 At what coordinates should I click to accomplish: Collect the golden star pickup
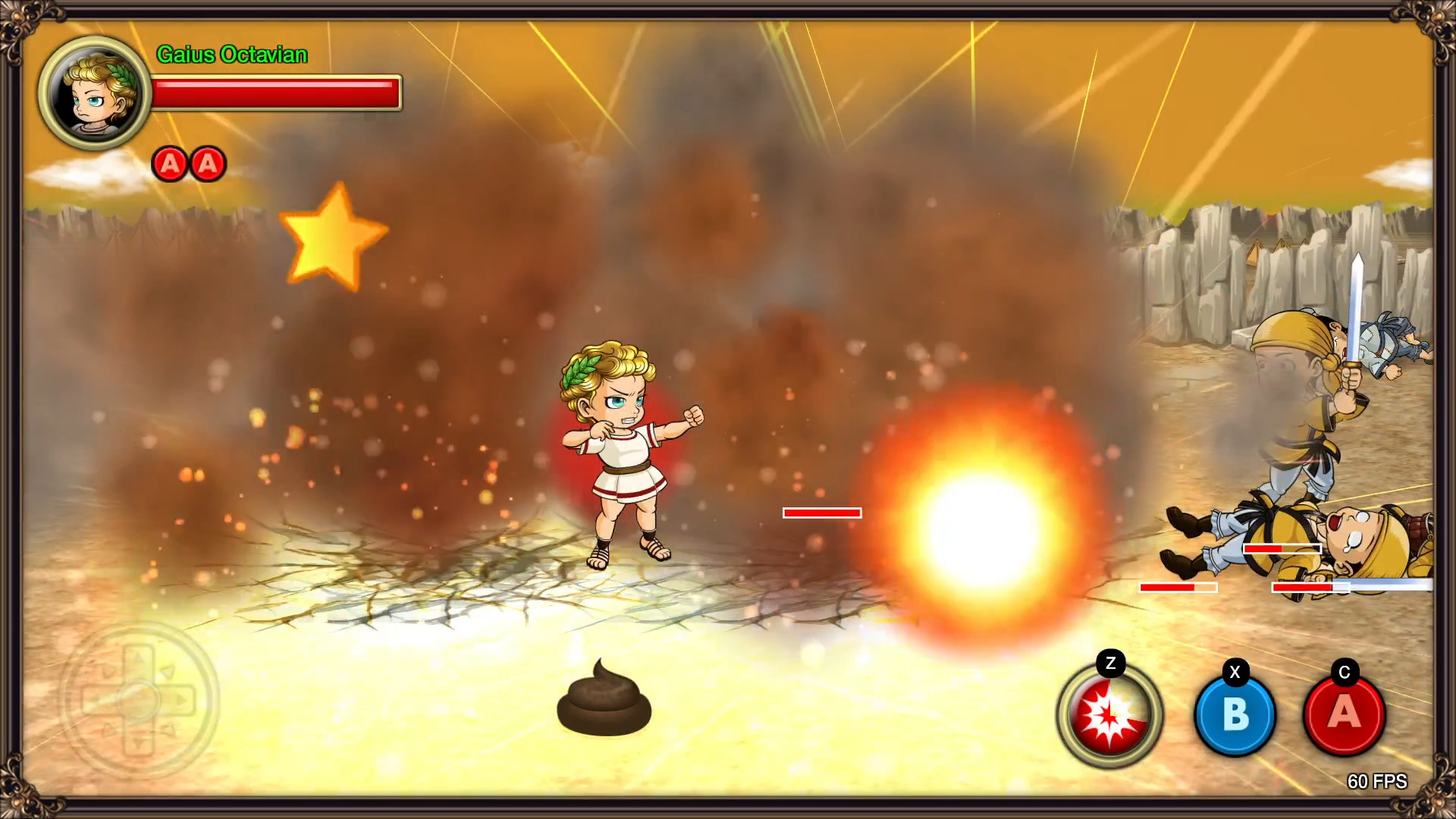pos(334,239)
